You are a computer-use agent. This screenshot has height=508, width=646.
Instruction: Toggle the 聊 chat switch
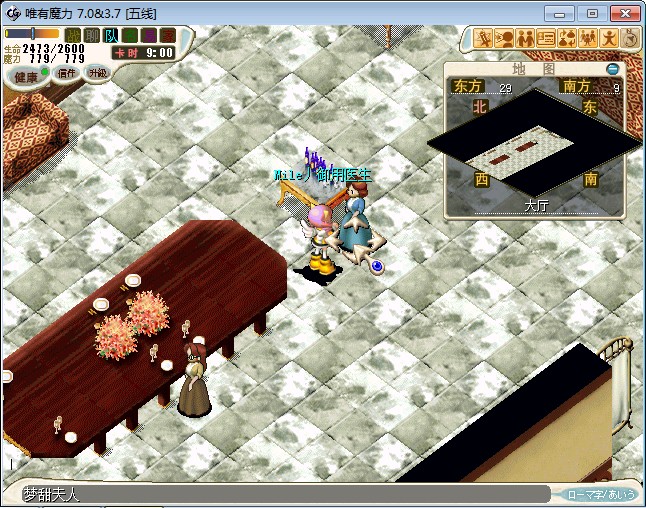(92, 36)
